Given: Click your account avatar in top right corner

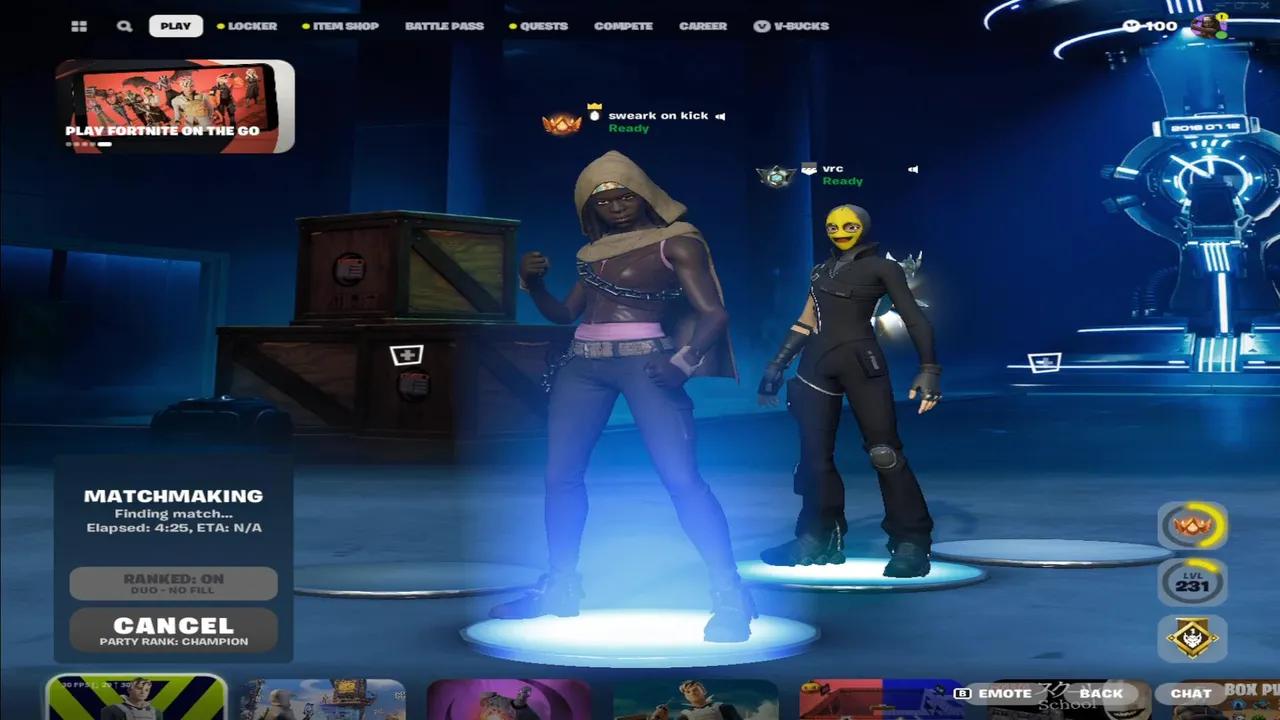Looking at the screenshot, I should tap(1205, 25).
